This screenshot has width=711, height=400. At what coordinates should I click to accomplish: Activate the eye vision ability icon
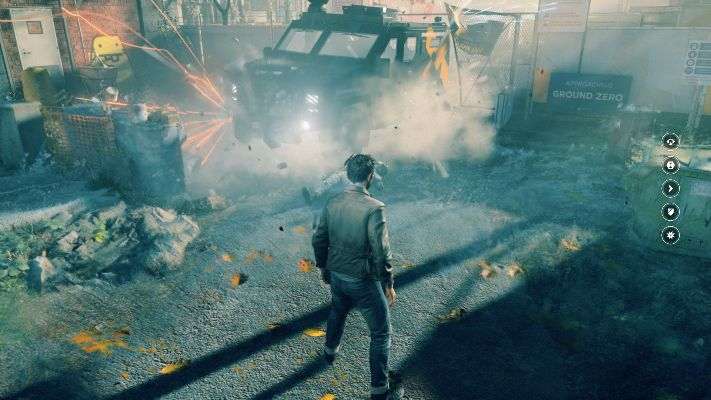click(670, 141)
